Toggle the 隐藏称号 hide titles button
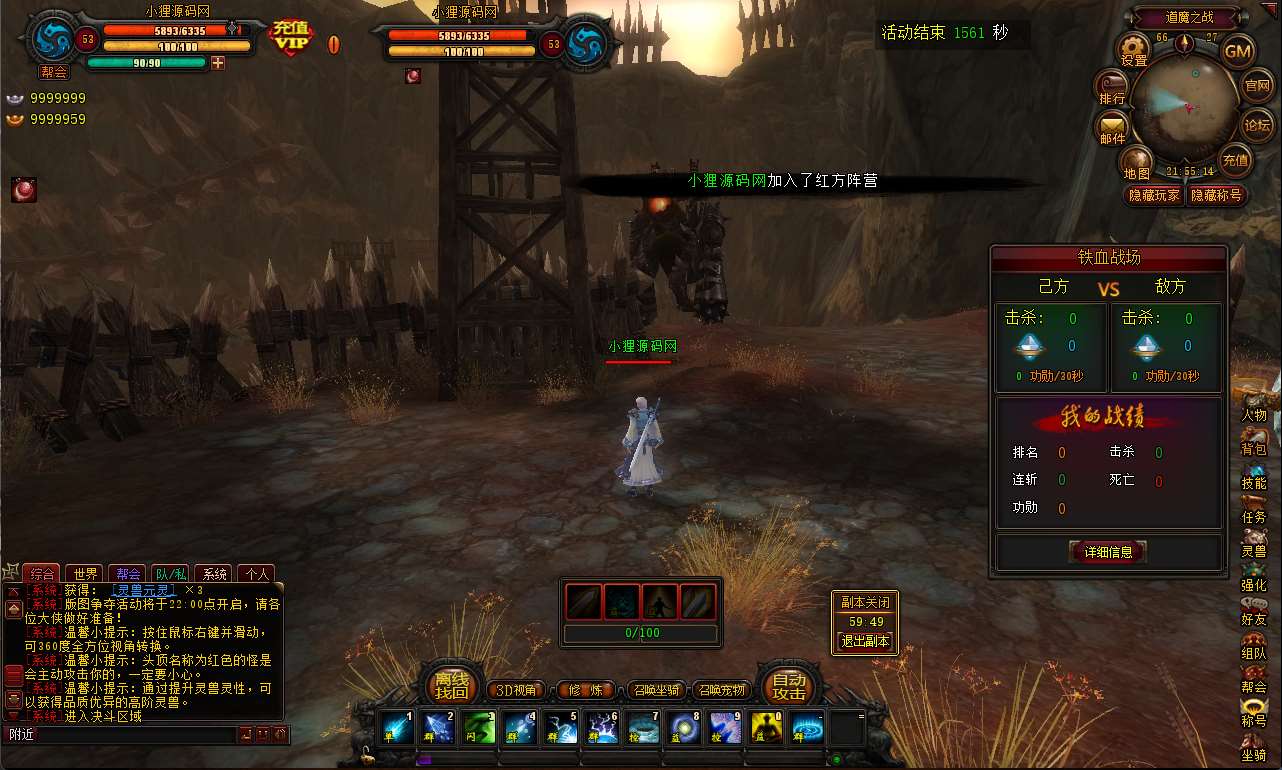Image resolution: width=1282 pixels, height=770 pixels. 1215,195
